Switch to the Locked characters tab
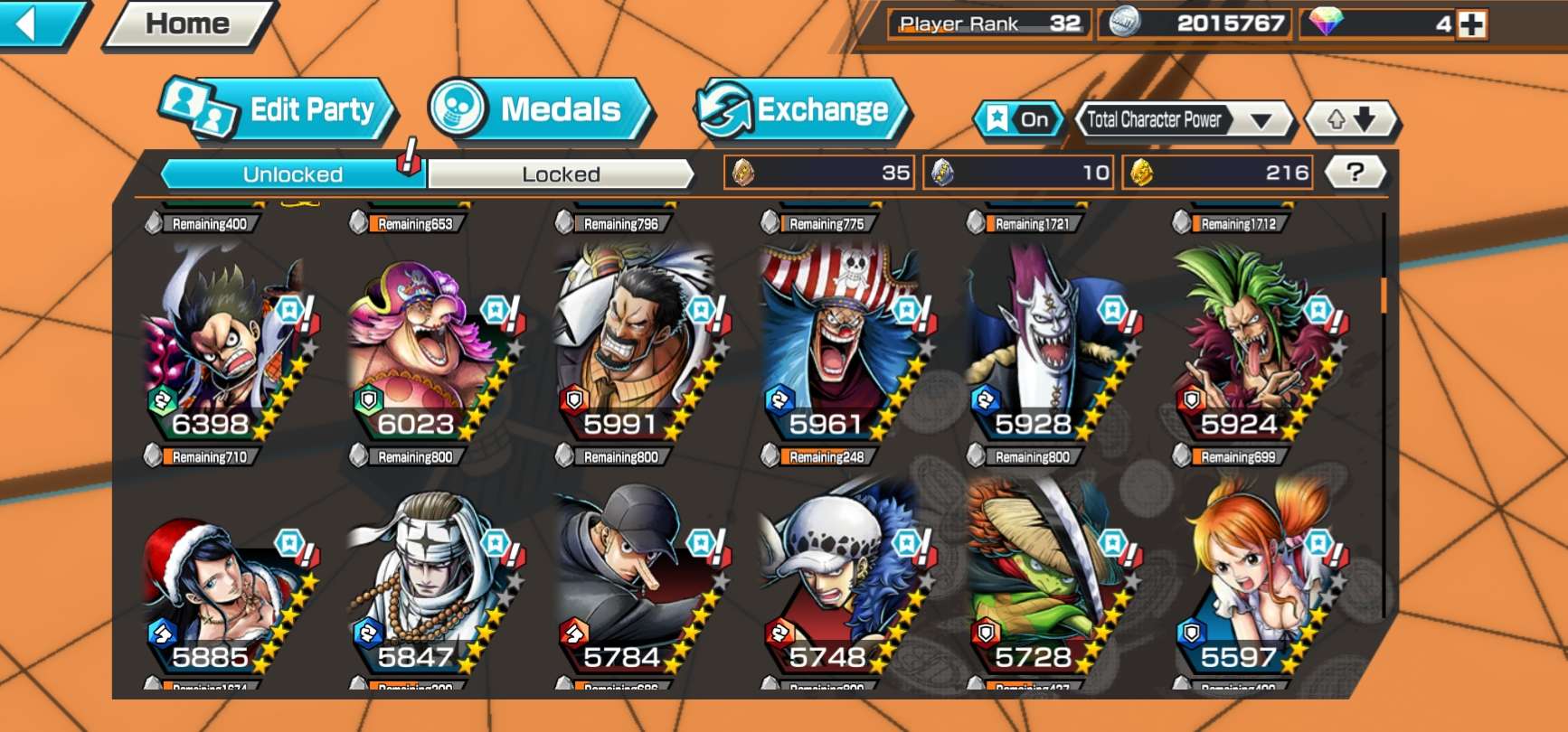 coord(561,174)
